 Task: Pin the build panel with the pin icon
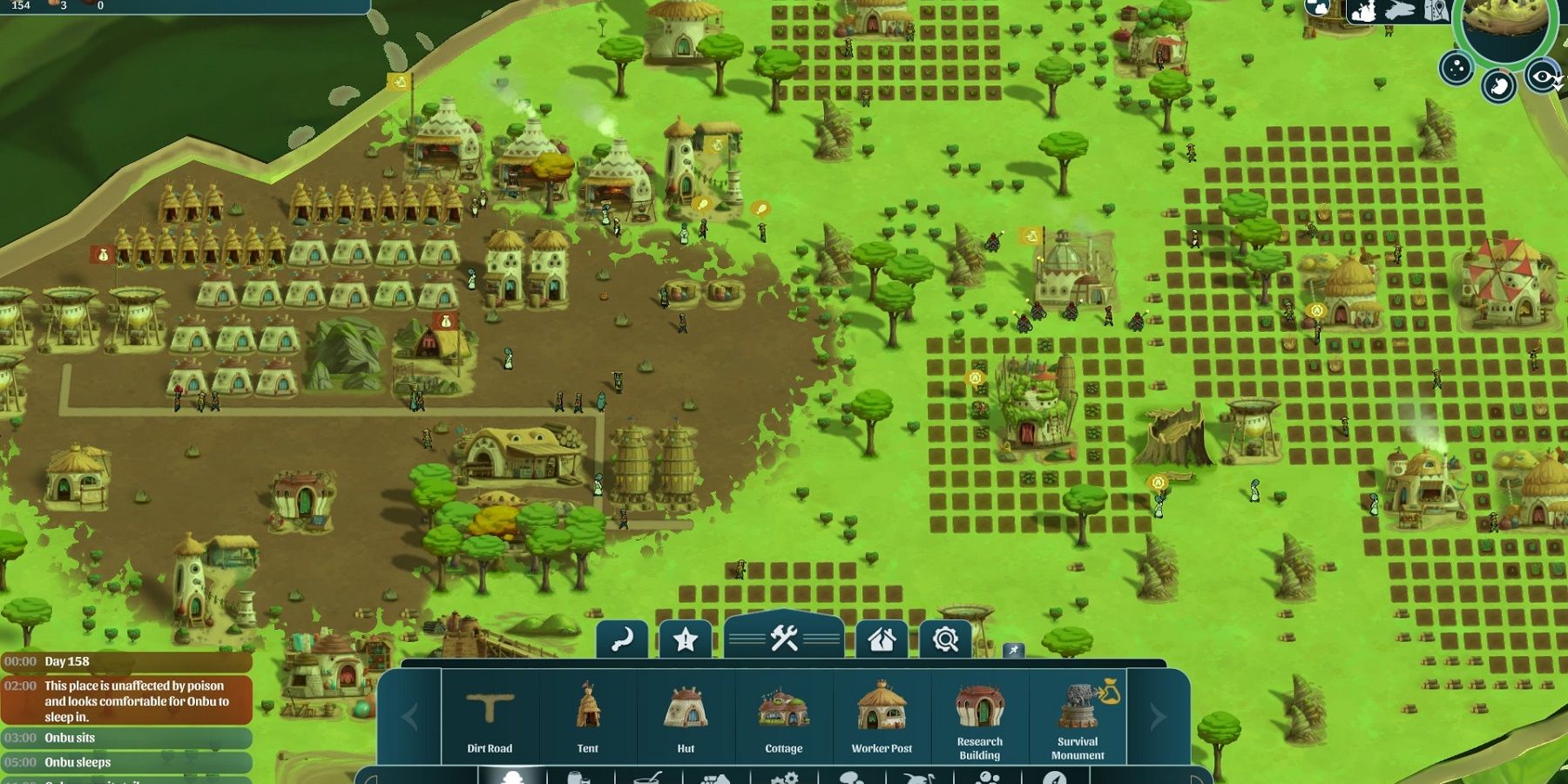coord(1014,651)
